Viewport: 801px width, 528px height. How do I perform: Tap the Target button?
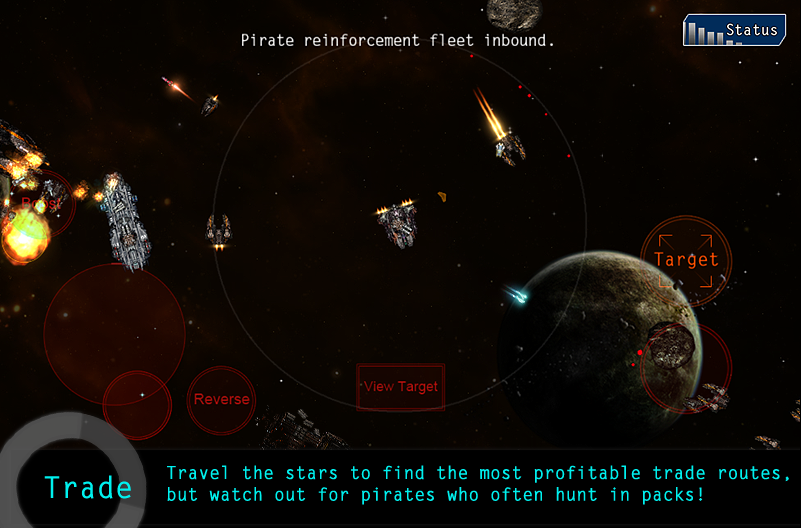tap(686, 259)
